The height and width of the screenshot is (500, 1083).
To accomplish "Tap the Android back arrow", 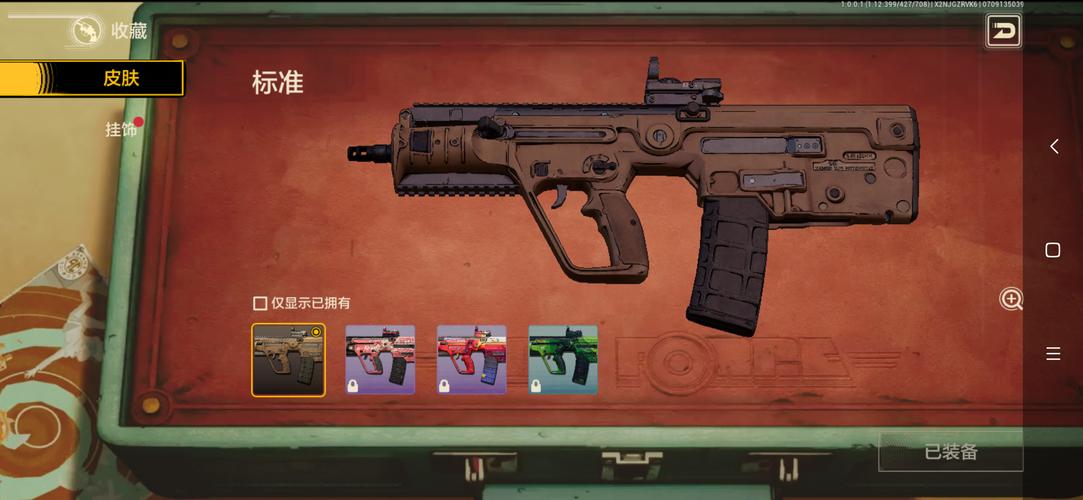I will tap(1053, 147).
